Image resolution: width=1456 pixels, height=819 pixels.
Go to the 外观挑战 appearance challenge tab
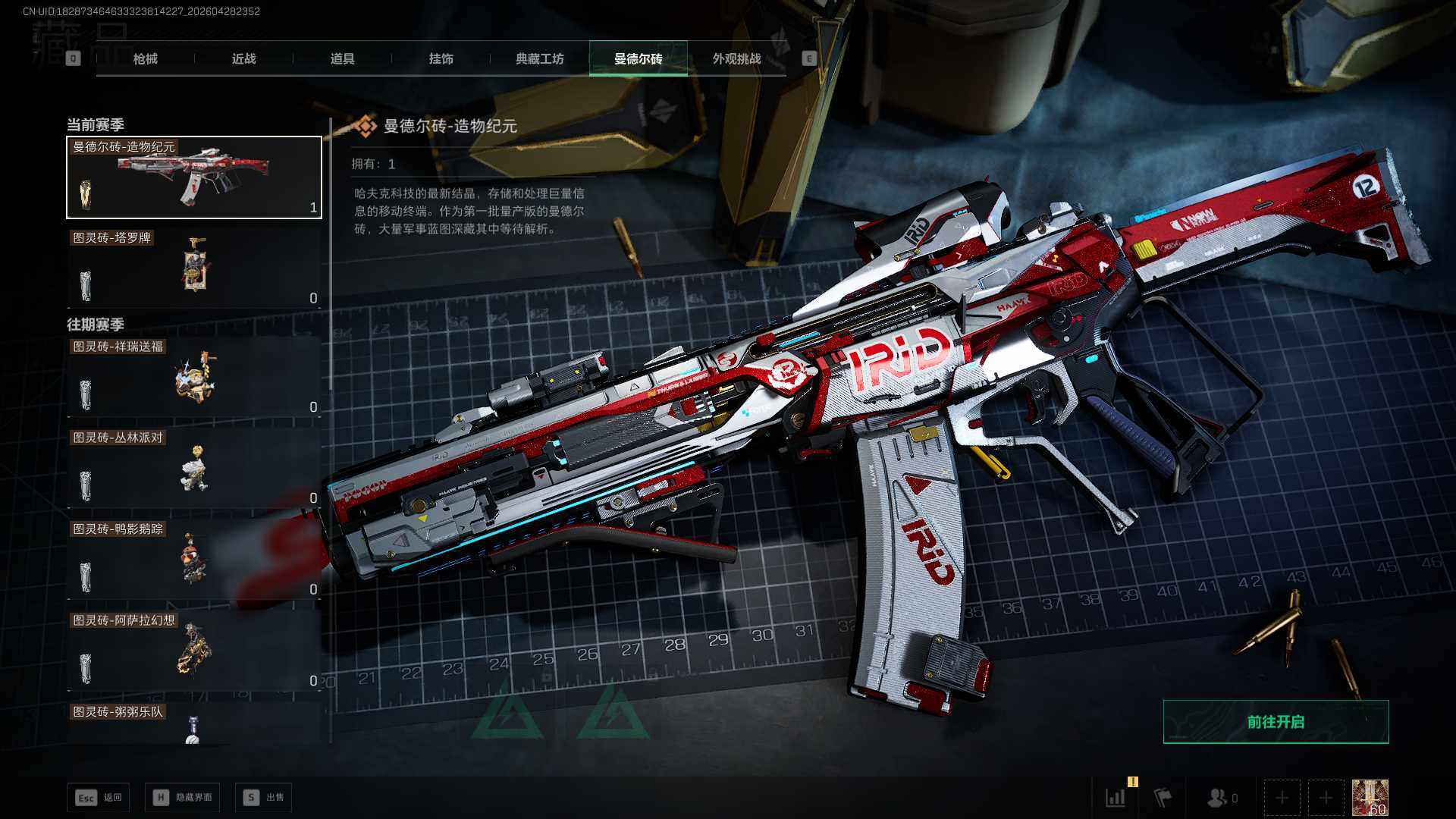click(x=736, y=58)
